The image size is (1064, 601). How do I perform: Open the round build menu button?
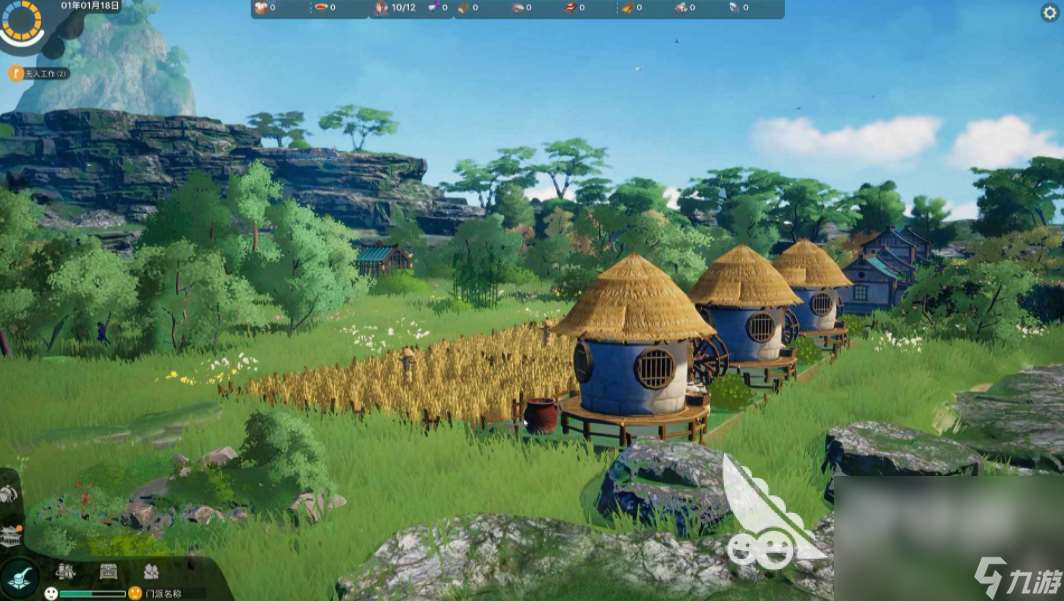tap(19, 577)
